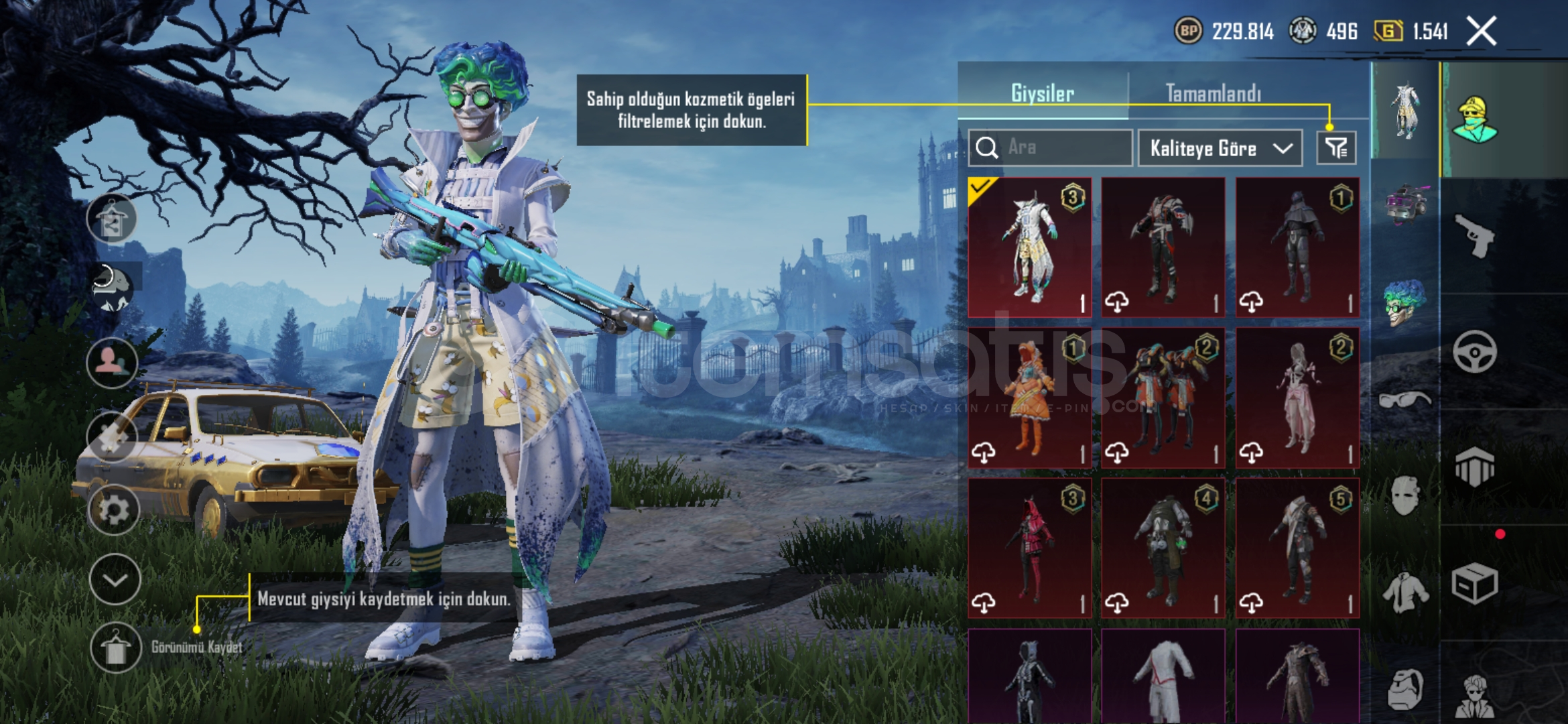This screenshot has width=1568, height=724.
Task: Collapse the side menu with the chevron button
Action: [x=115, y=580]
